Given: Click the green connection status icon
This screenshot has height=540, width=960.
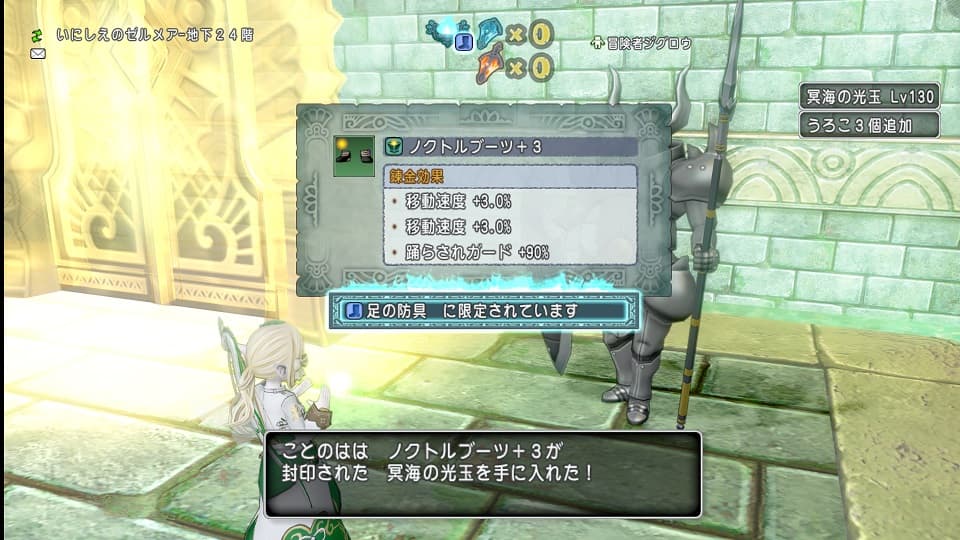Looking at the screenshot, I should 38,34.
